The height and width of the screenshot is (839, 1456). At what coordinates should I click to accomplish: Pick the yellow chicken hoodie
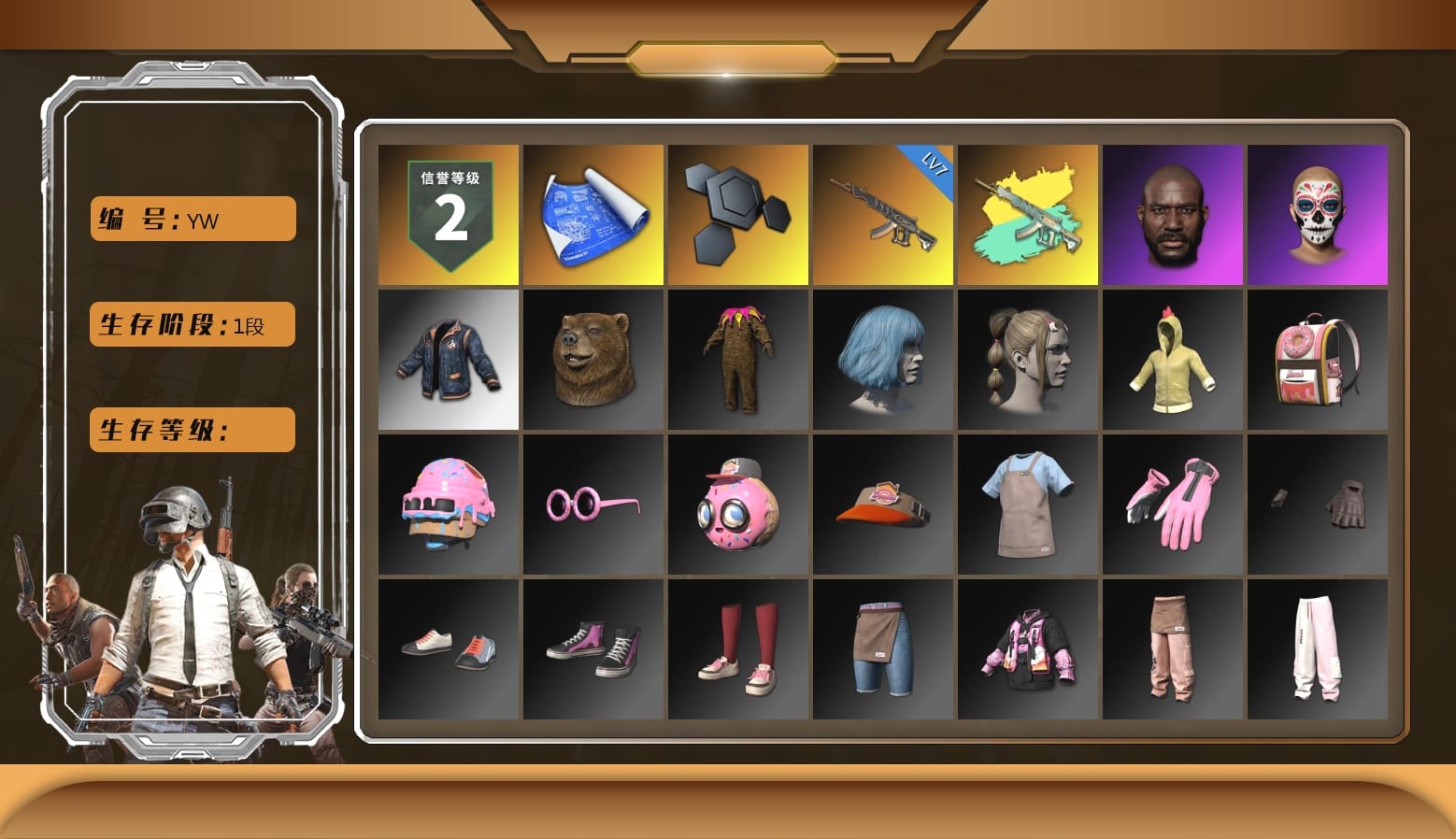coord(1173,358)
